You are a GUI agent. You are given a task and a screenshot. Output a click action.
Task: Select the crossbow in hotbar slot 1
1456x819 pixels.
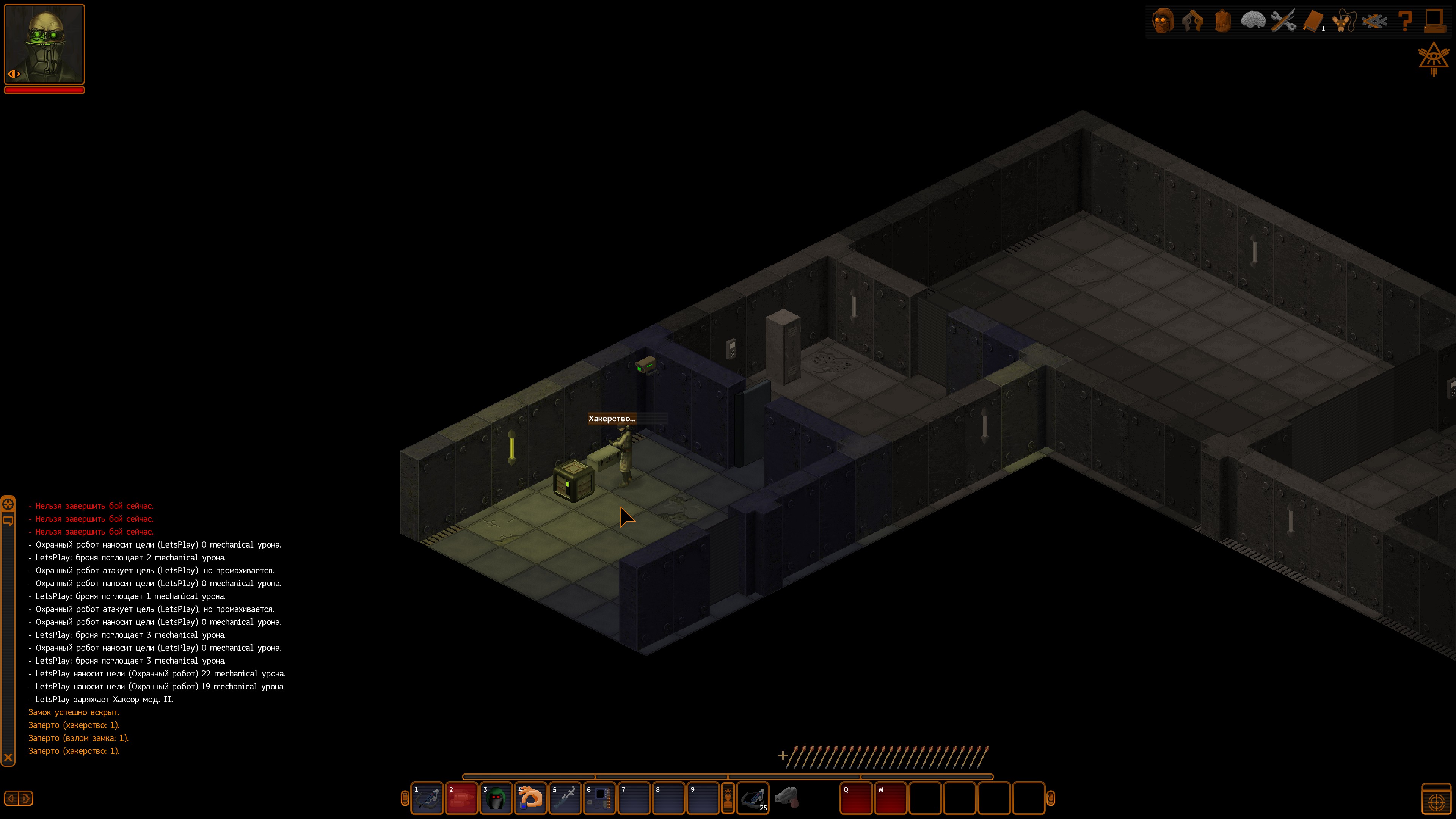click(x=427, y=798)
